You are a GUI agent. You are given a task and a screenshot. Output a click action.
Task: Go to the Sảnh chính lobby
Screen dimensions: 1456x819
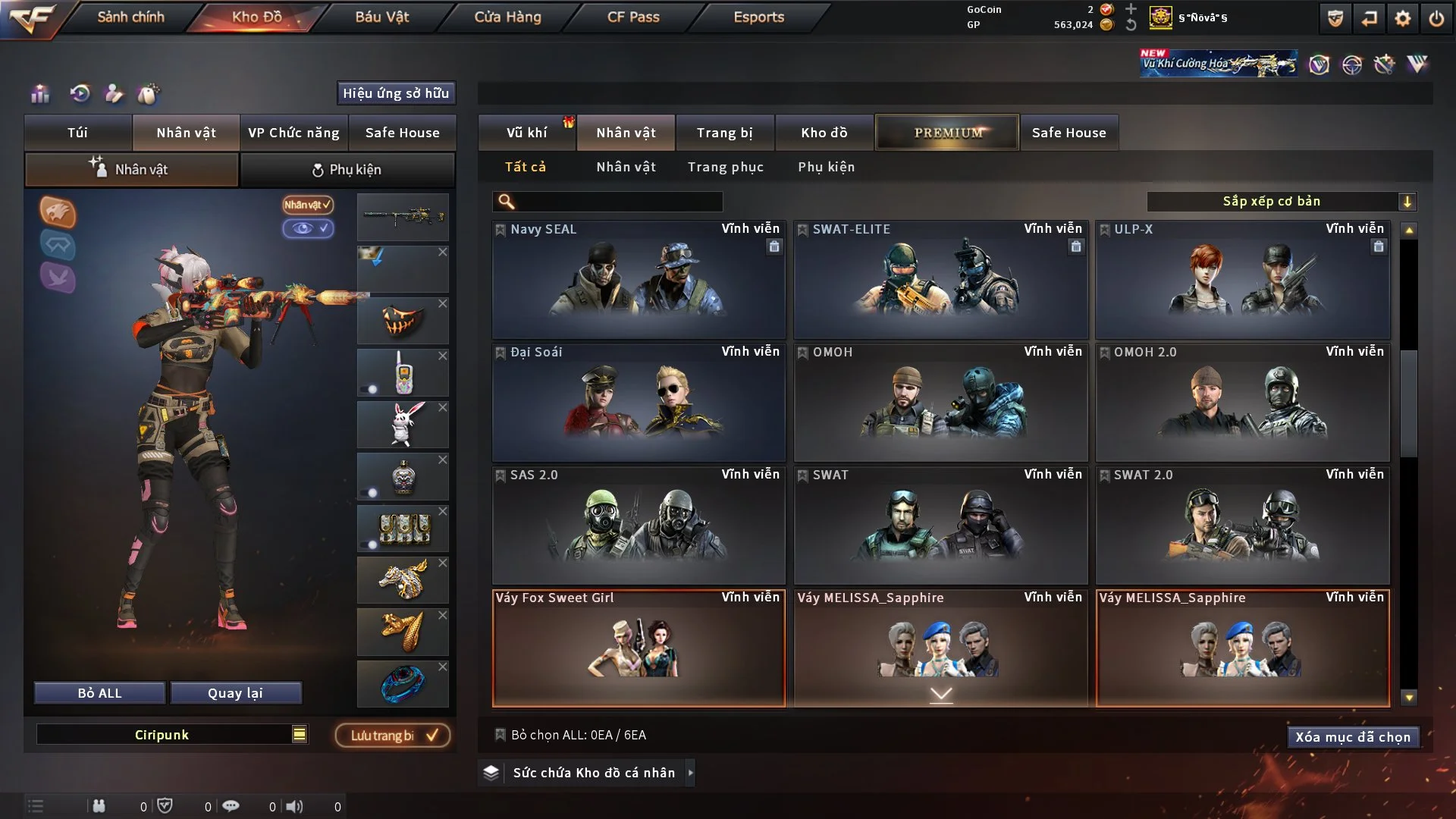130,17
